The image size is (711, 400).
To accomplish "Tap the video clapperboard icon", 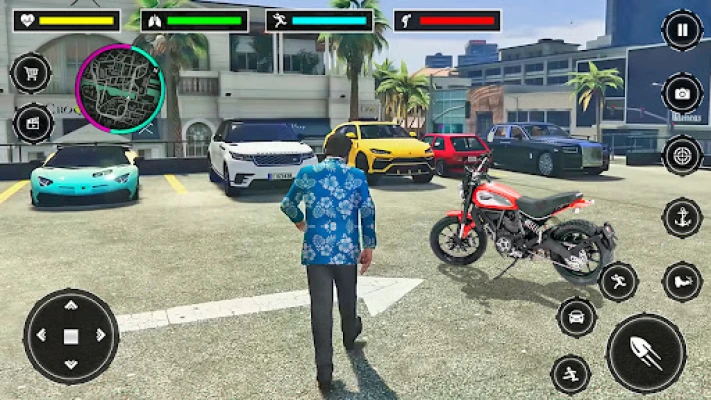I will [33, 124].
